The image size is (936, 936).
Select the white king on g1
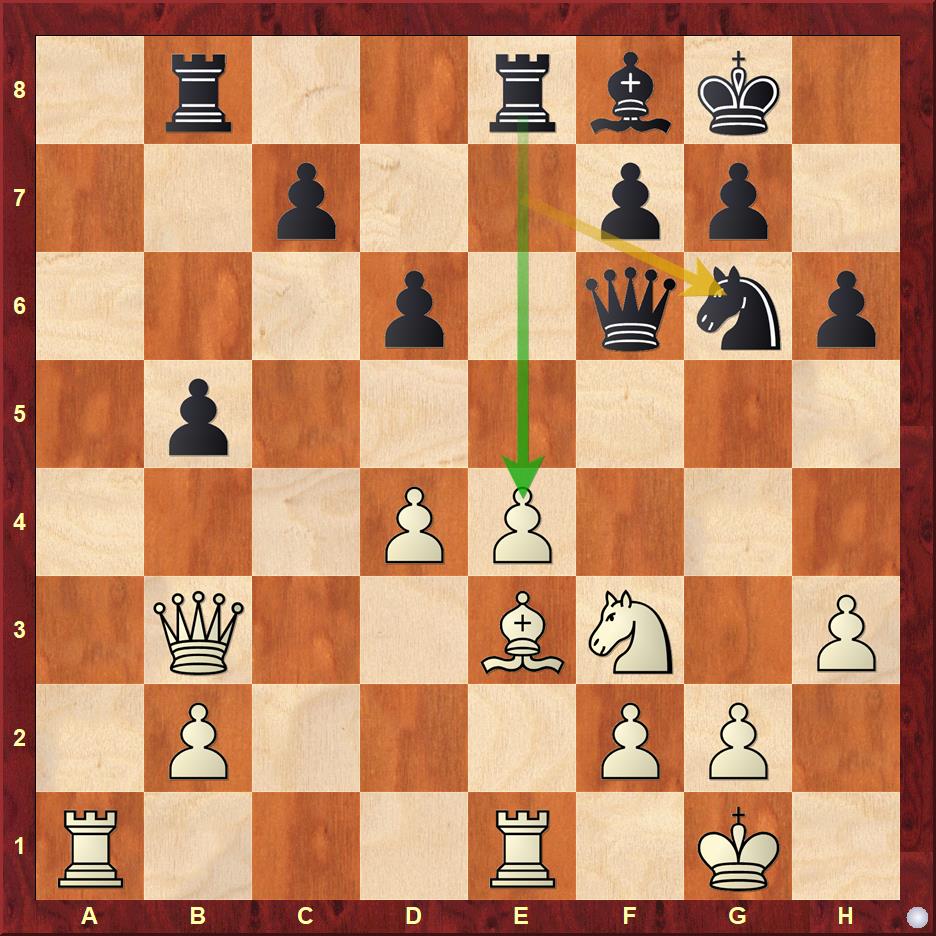pos(738,846)
